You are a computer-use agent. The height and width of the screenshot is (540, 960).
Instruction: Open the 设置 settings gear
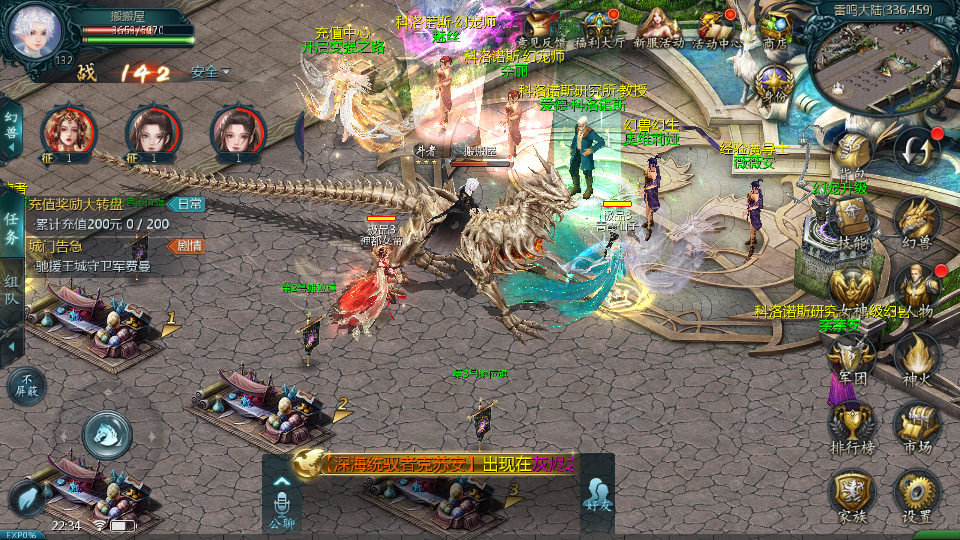tap(915, 495)
